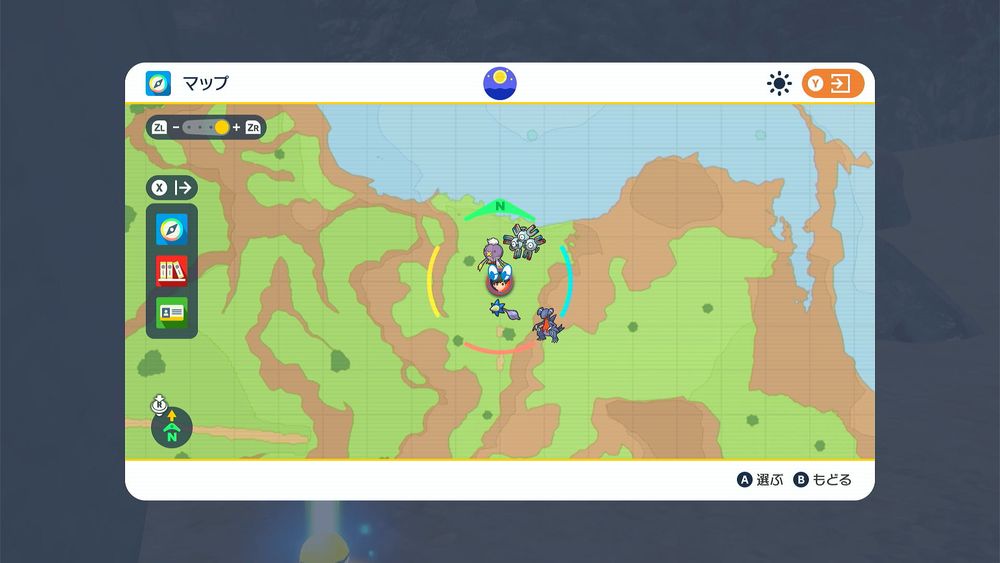Click the plus sign on zoom control

tap(236, 128)
